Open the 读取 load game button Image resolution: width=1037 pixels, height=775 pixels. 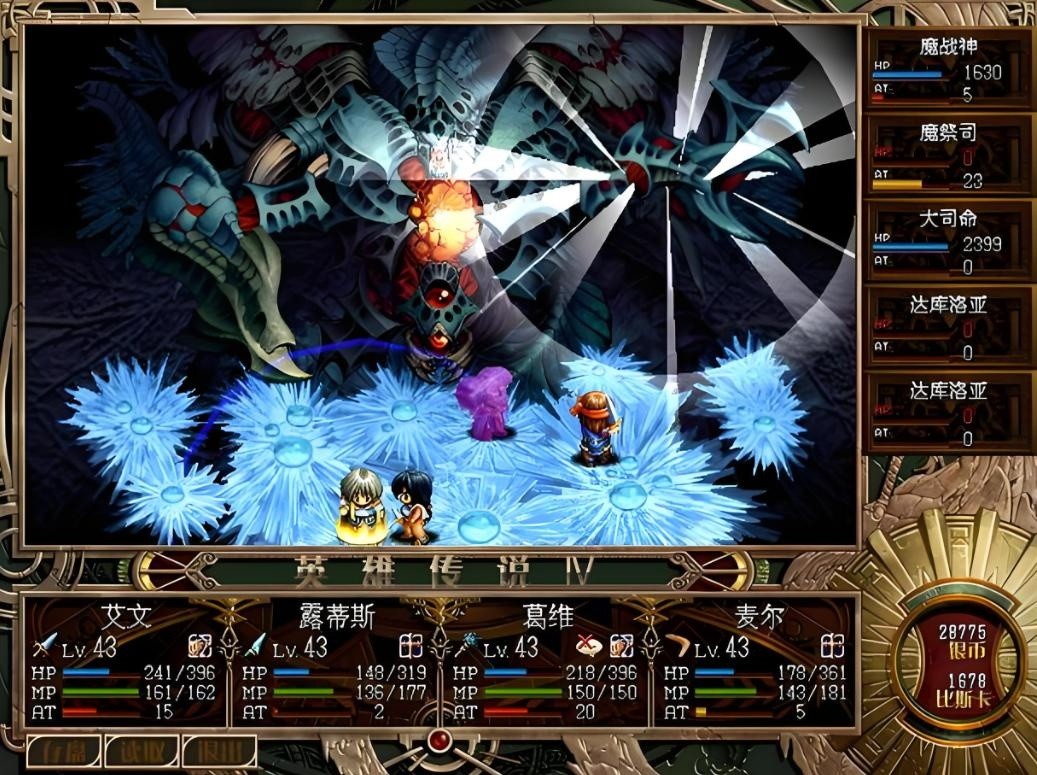pyautogui.click(x=141, y=751)
